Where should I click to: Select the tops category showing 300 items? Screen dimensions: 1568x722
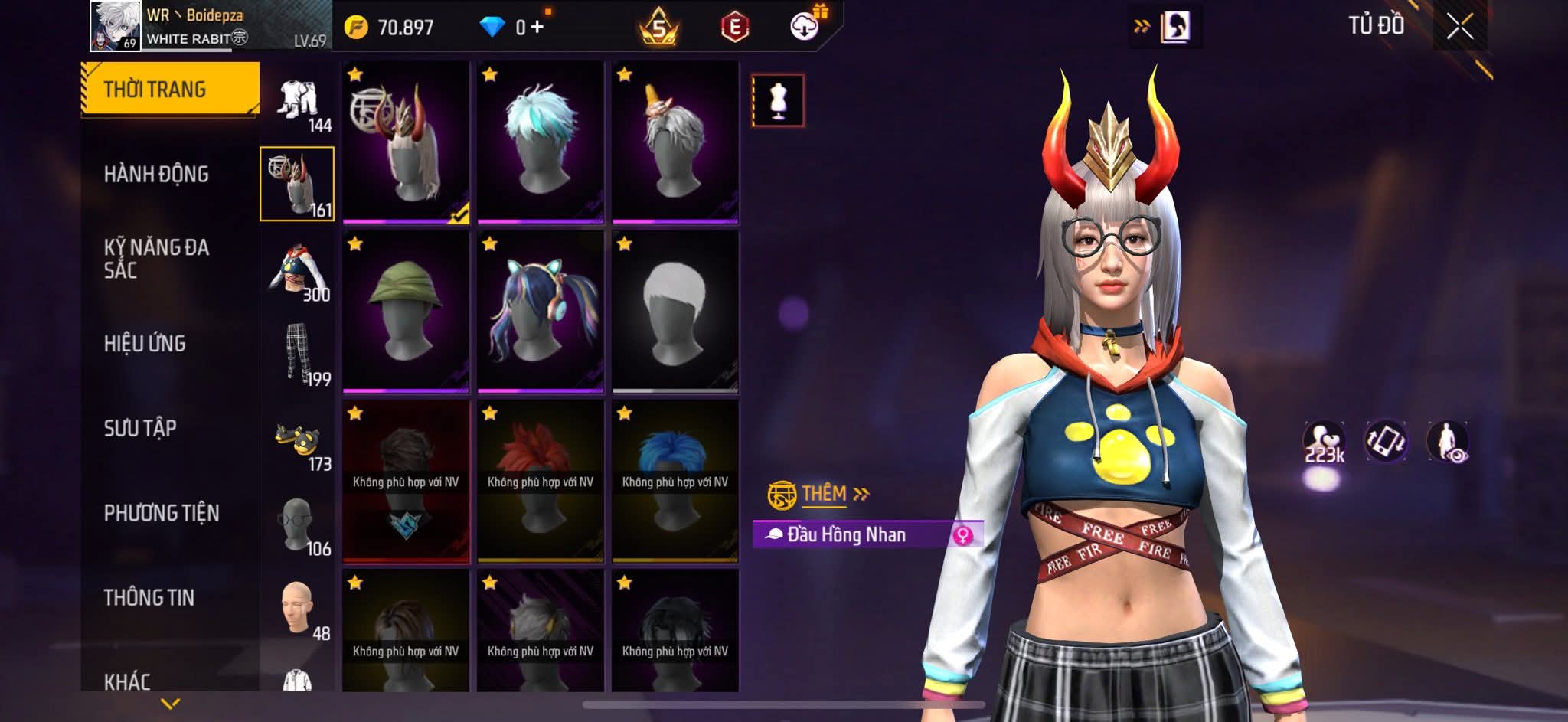point(299,272)
